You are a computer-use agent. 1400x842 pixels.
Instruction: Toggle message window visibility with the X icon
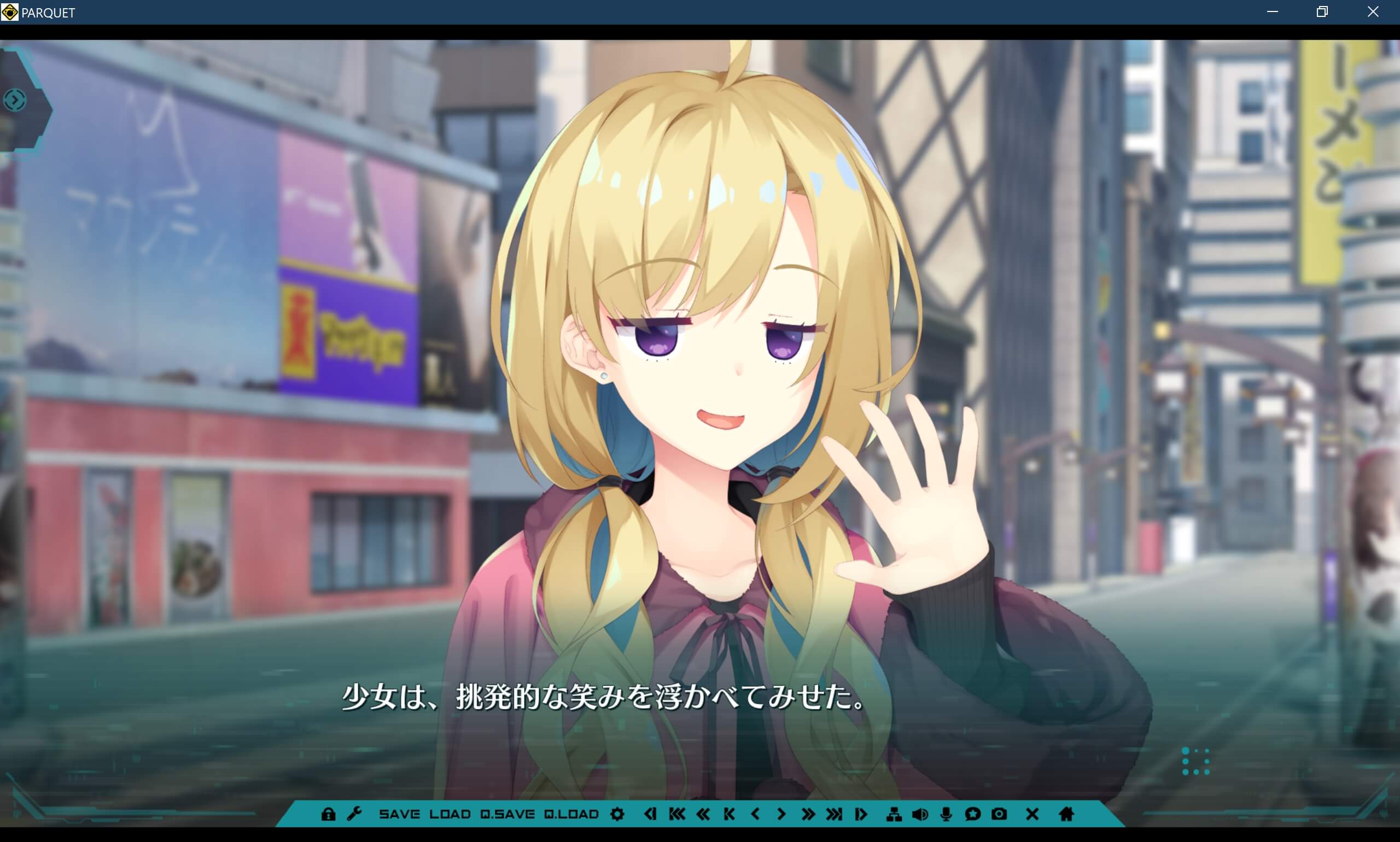[1032, 814]
